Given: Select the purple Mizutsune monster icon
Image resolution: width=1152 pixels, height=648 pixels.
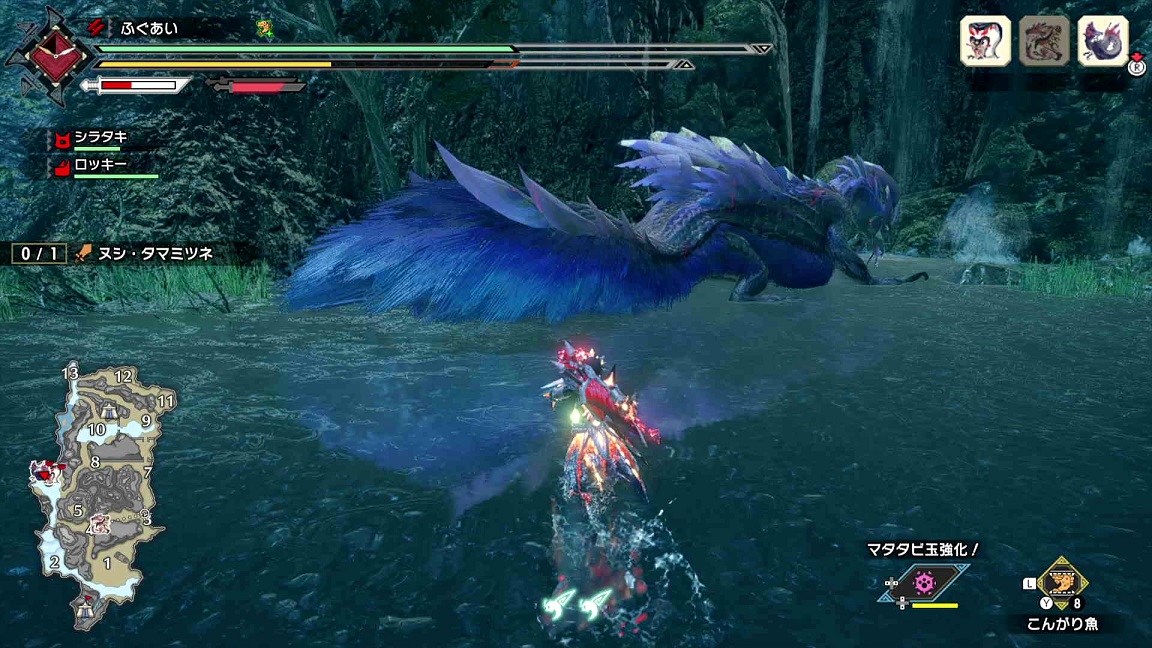Looking at the screenshot, I should point(1103,41).
